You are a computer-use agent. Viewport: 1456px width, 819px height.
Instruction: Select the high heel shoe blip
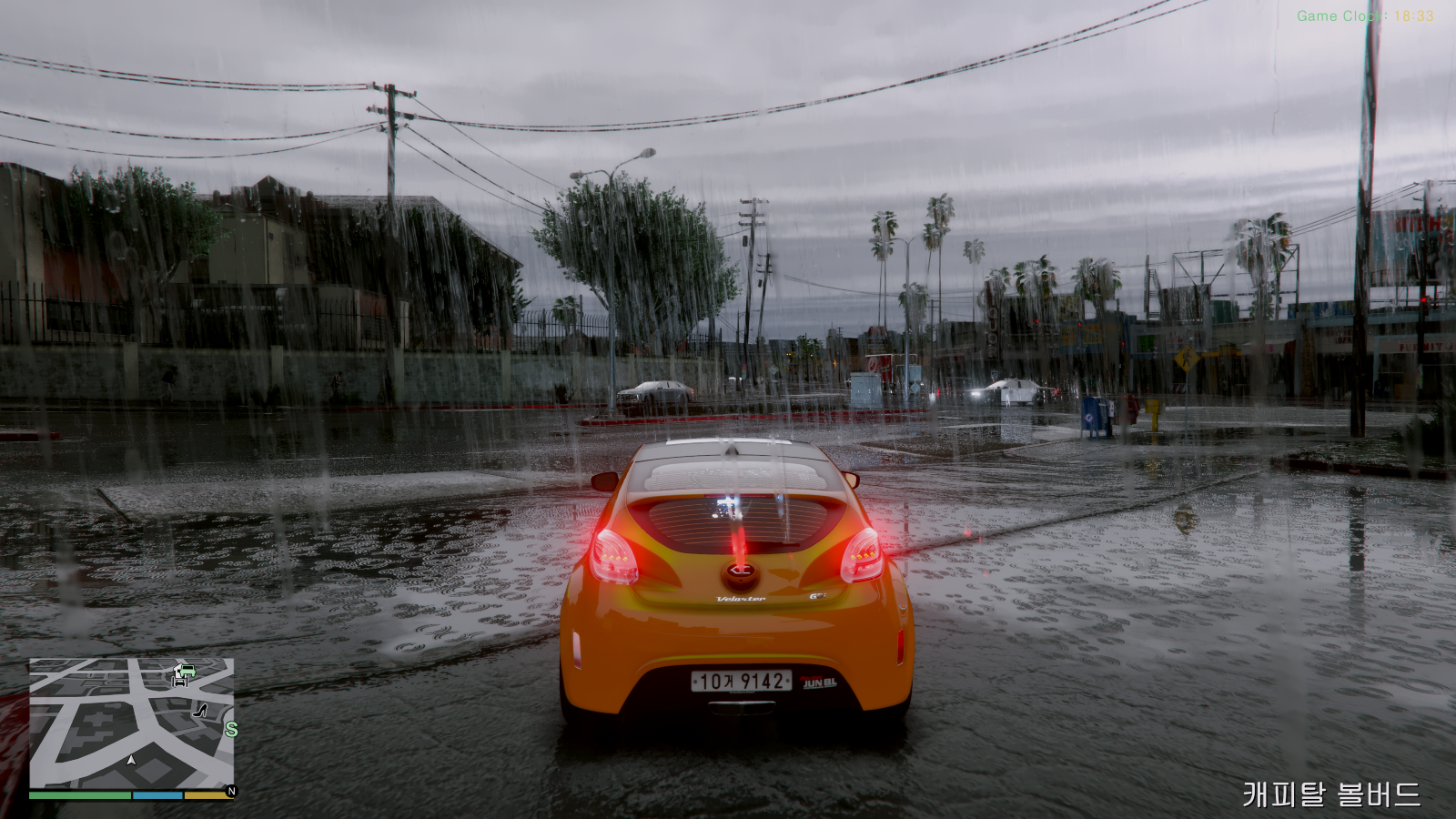point(199,712)
